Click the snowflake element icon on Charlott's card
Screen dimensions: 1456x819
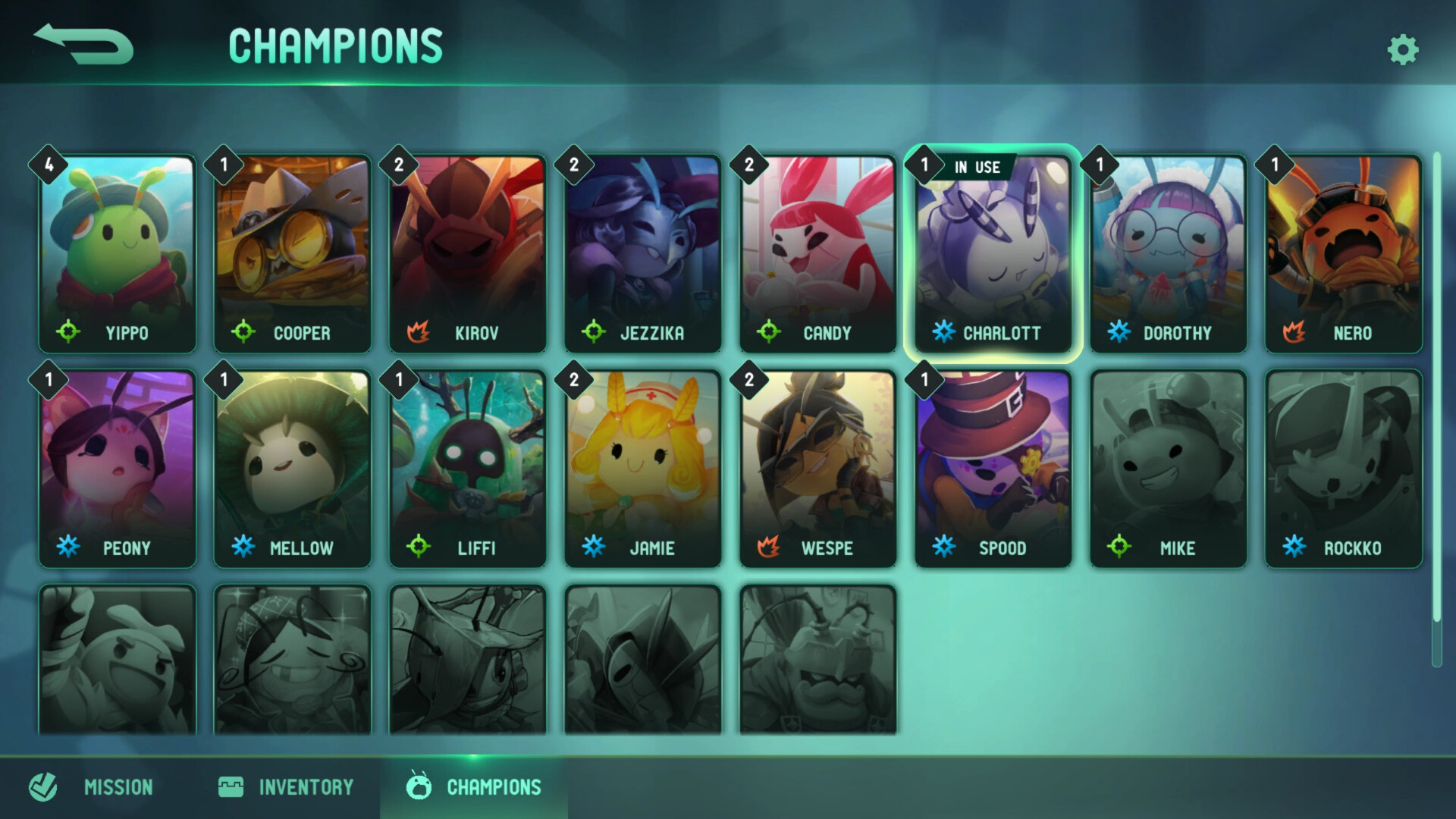point(943,331)
